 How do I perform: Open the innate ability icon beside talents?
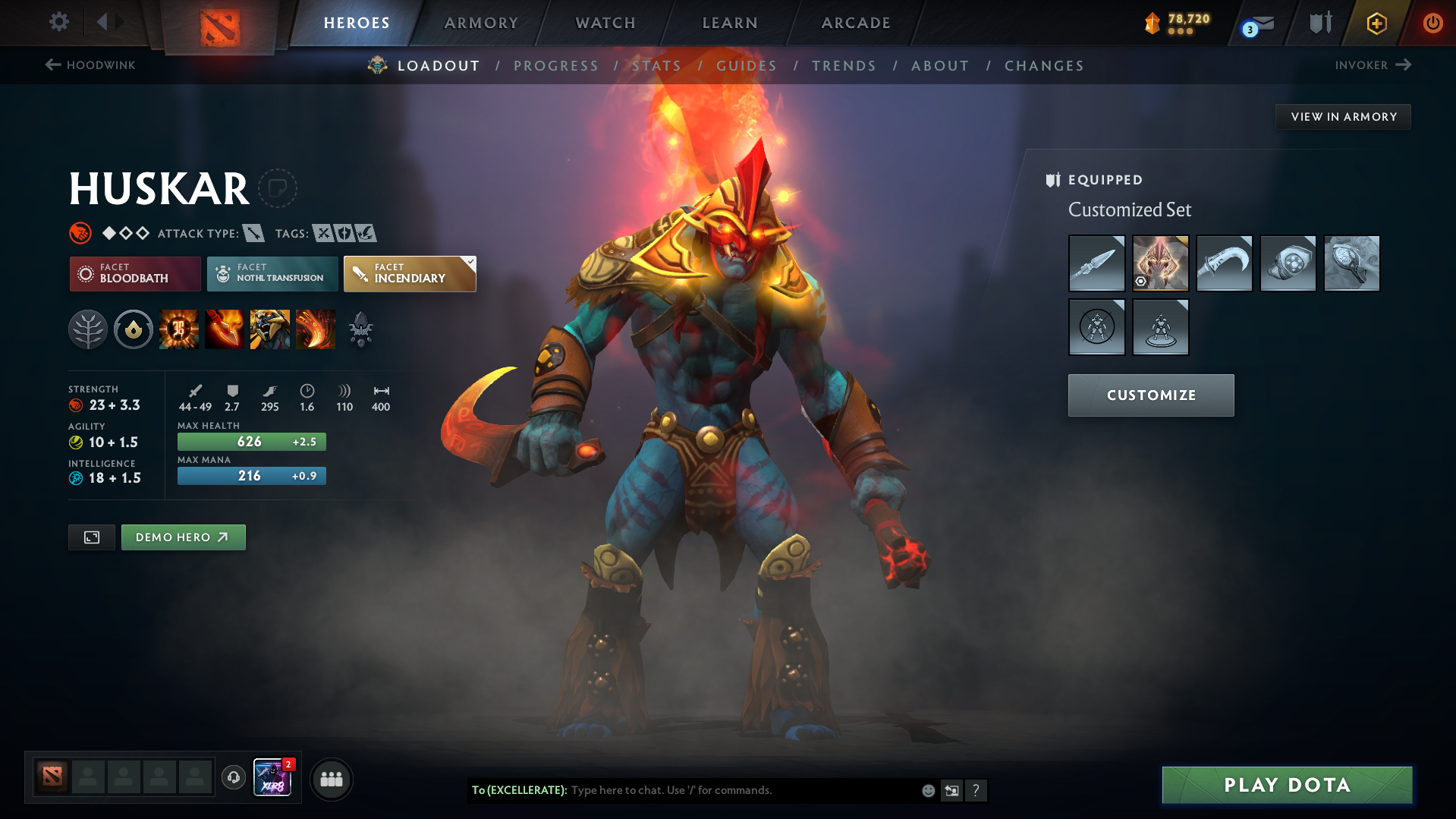click(133, 329)
